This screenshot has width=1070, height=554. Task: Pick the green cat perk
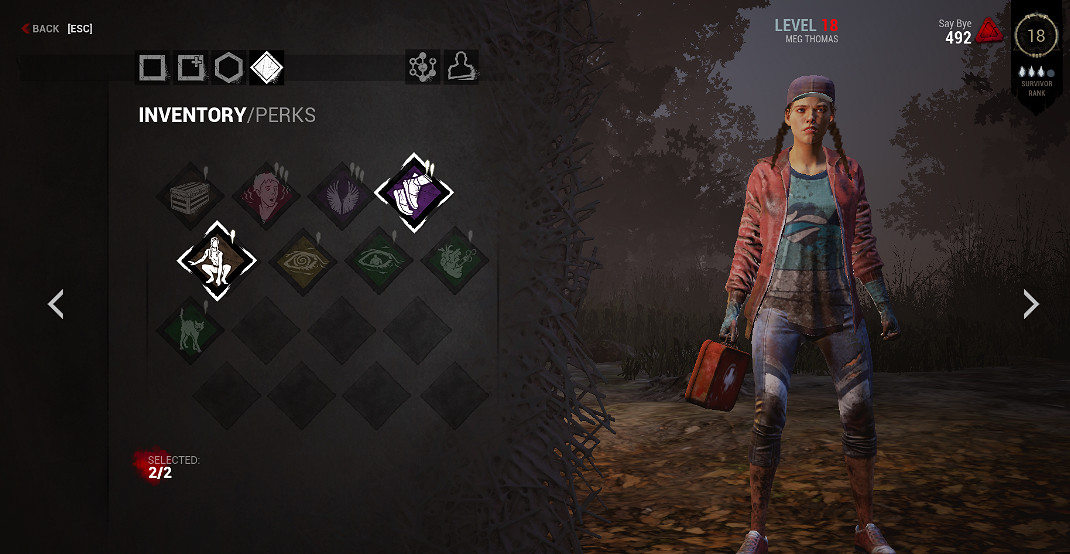190,329
